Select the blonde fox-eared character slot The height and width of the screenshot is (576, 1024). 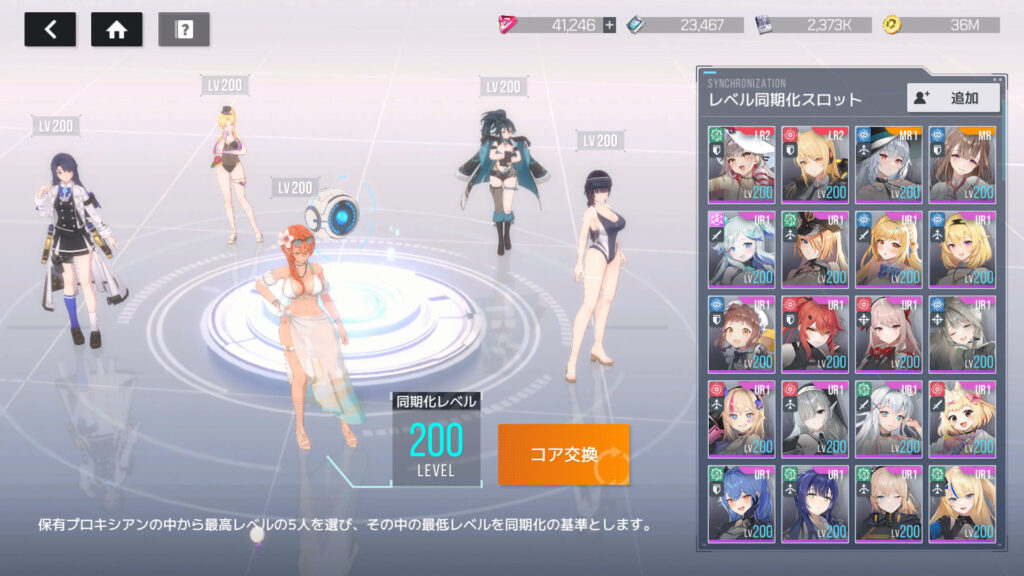[961, 420]
